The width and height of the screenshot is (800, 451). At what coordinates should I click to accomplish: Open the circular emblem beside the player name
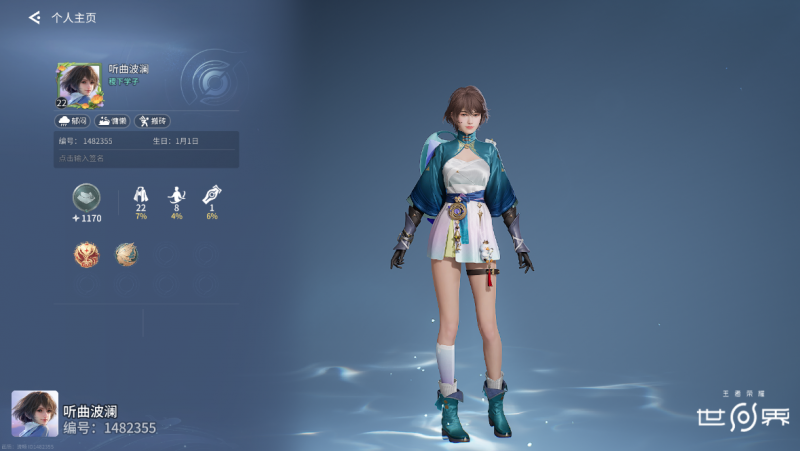point(211,78)
